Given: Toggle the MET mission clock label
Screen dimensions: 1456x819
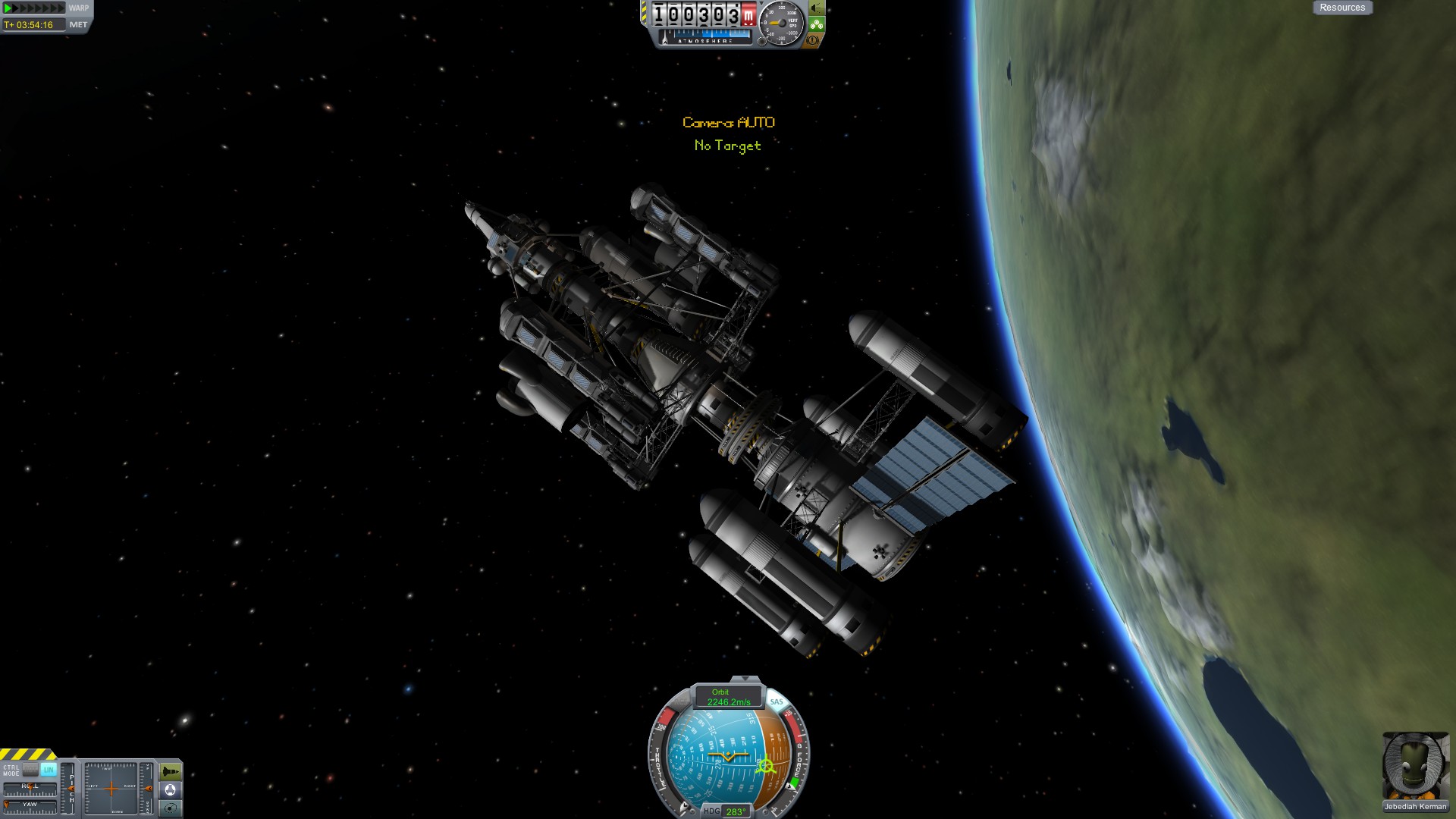Looking at the screenshot, I should click(78, 25).
